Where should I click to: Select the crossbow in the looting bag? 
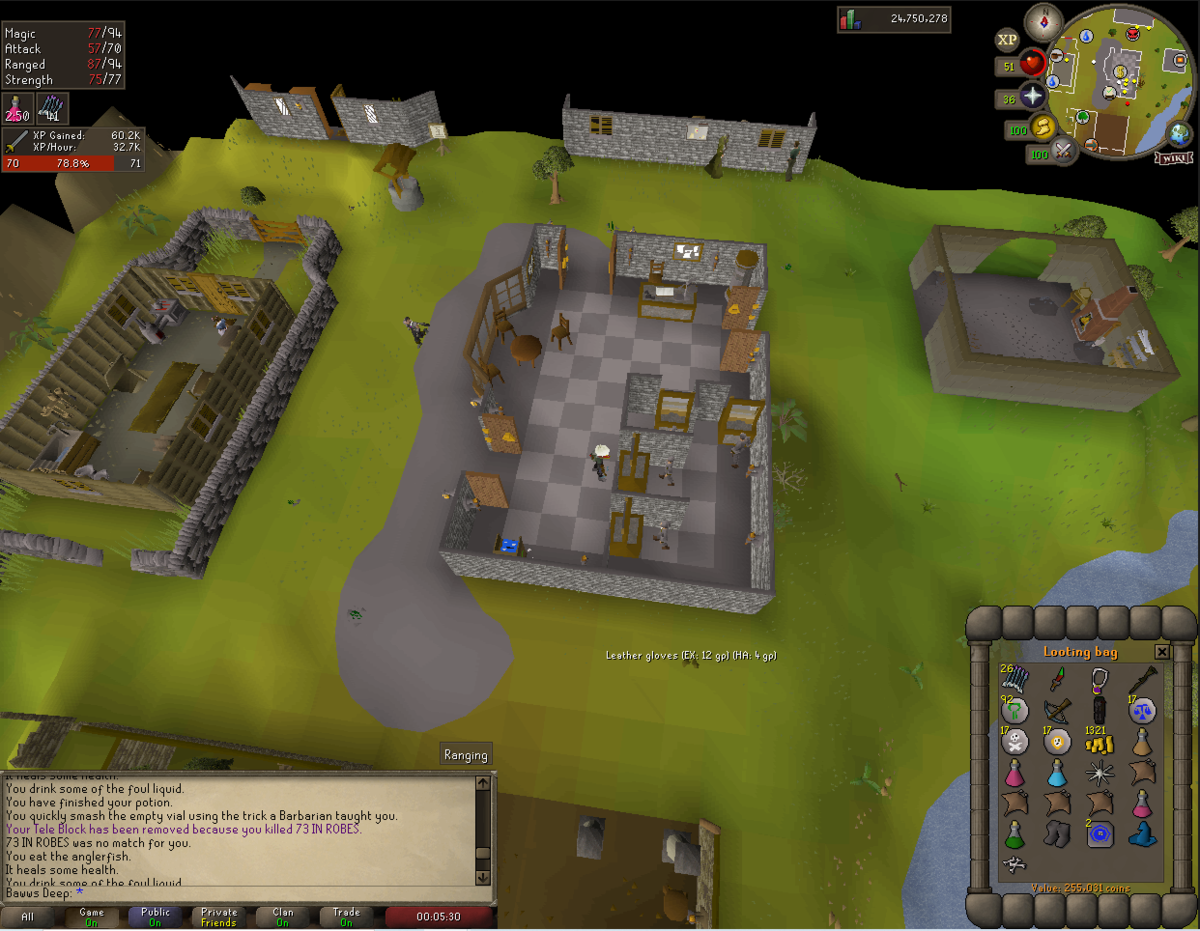click(1058, 711)
